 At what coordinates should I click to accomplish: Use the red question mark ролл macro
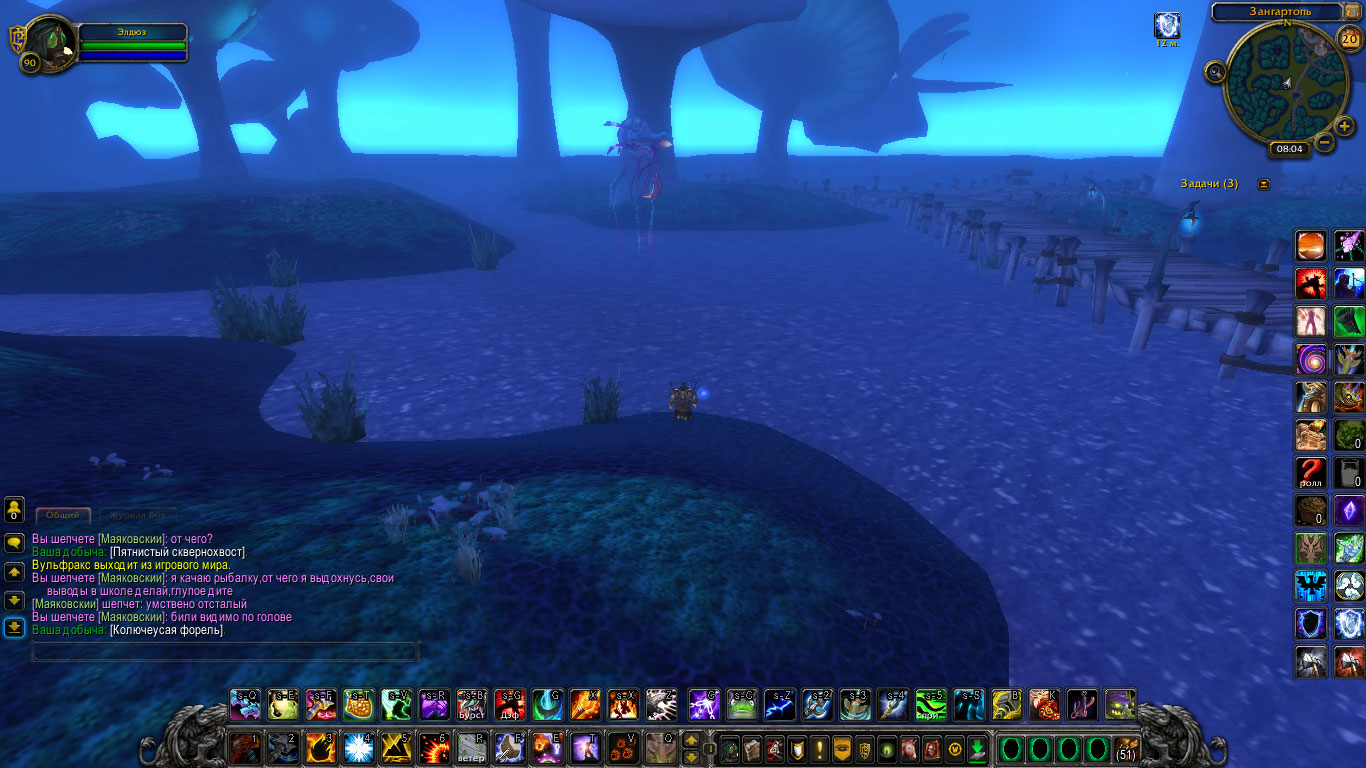(1310, 471)
